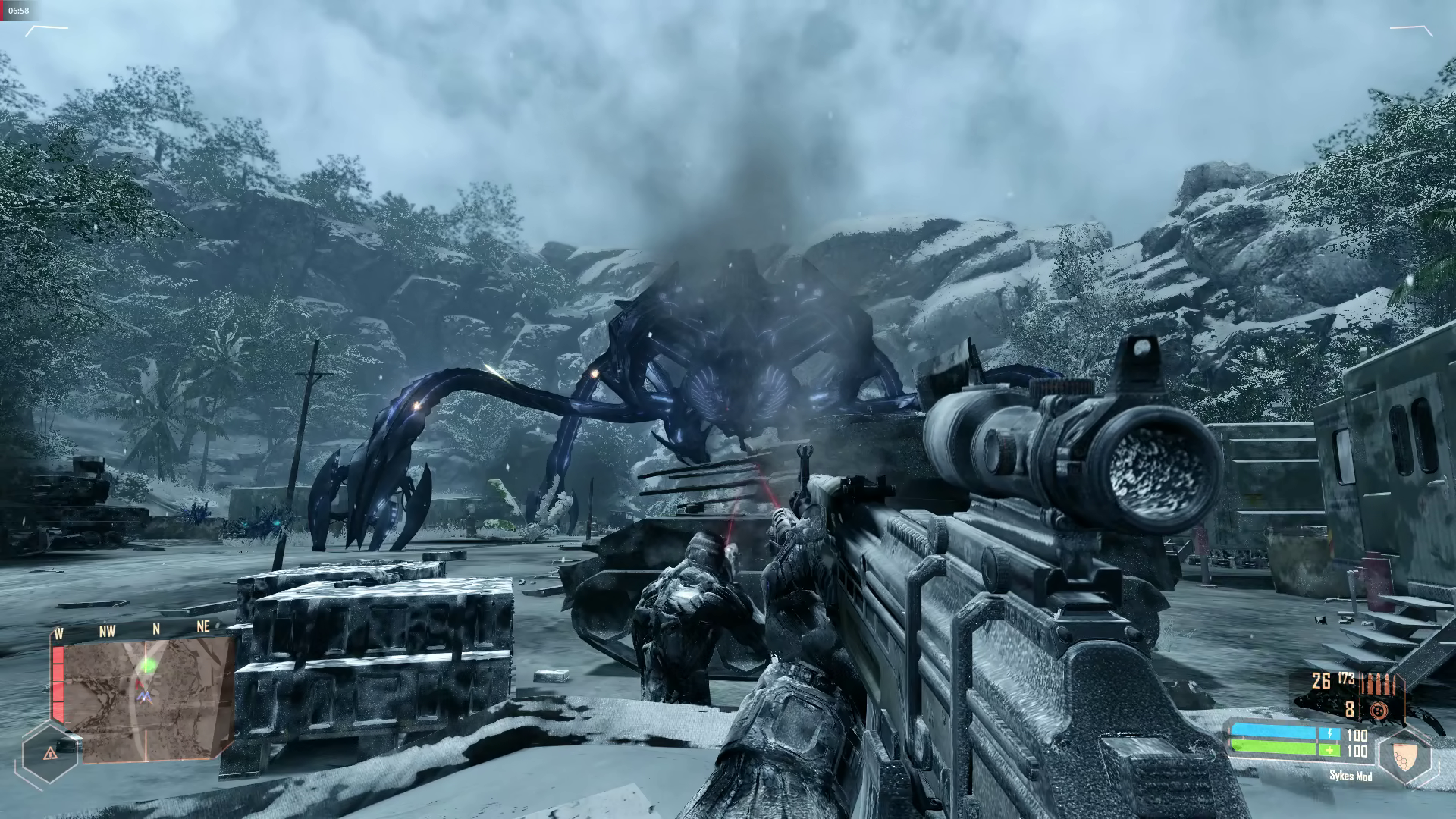Click the Sykes Mod label
Image resolution: width=1456 pixels, height=819 pixels.
(1351, 777)
